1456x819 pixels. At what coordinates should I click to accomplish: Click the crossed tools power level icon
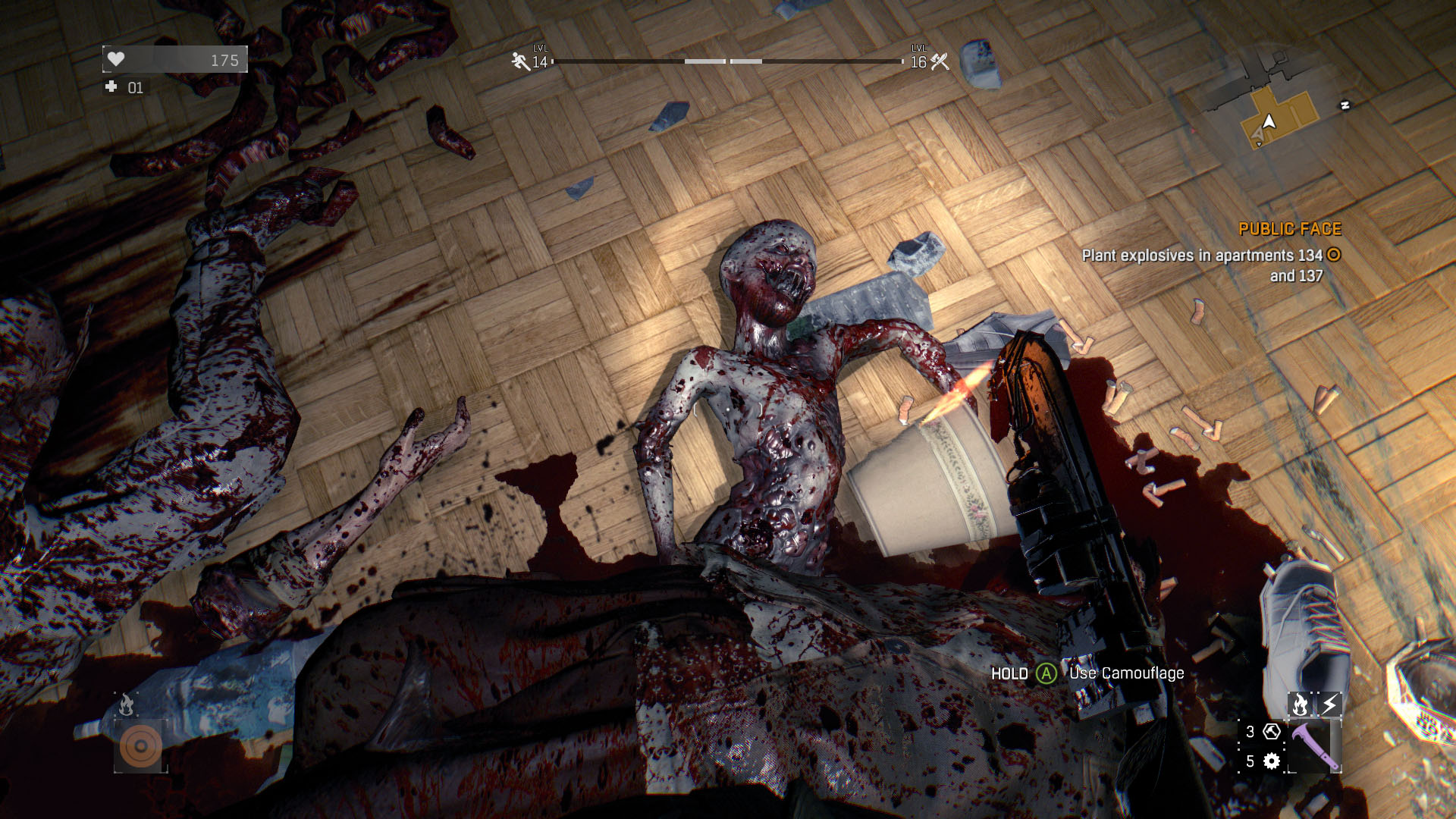tap(940, 61)
